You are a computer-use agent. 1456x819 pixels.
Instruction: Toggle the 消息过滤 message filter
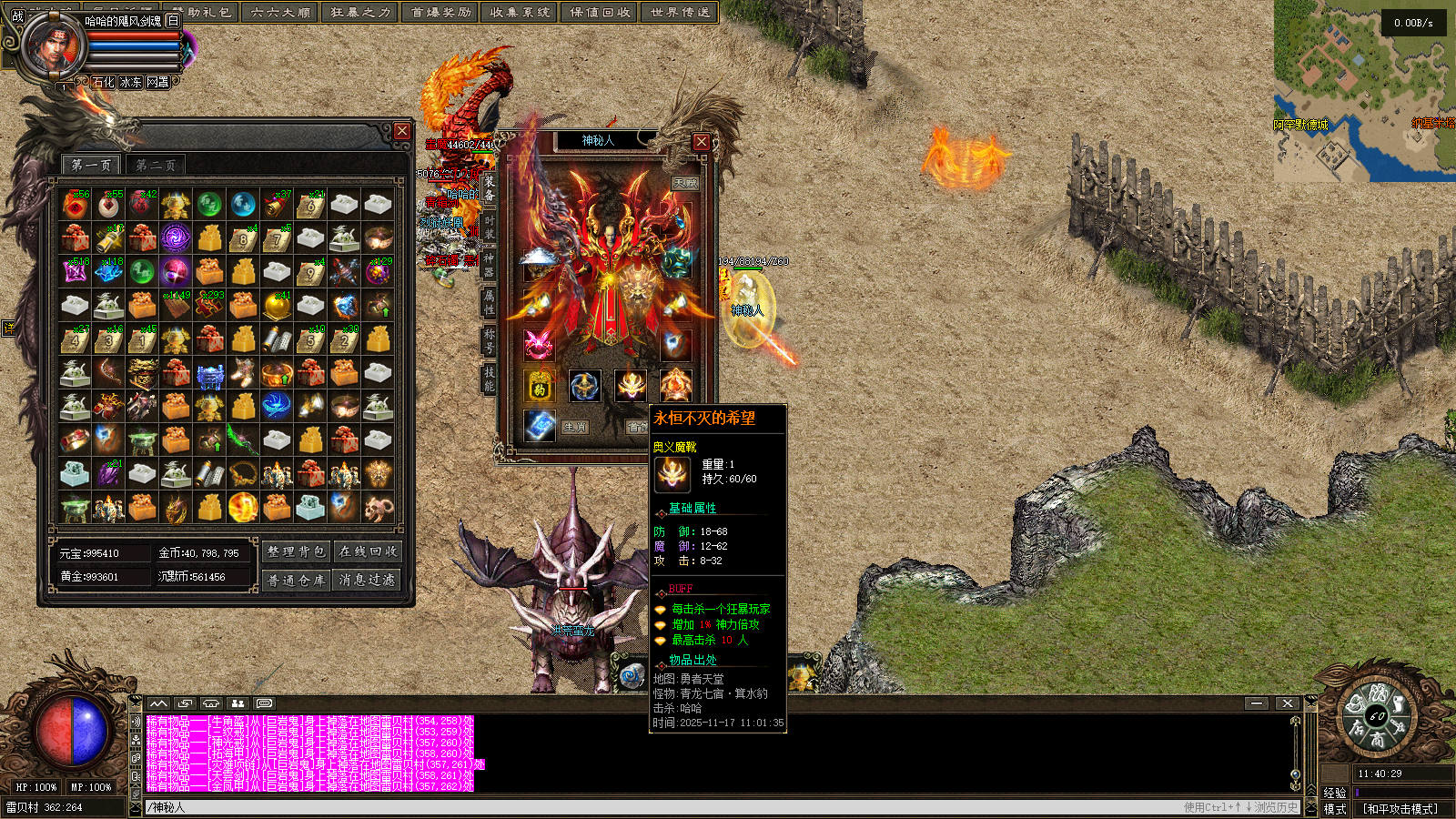(x=368, y=580)
